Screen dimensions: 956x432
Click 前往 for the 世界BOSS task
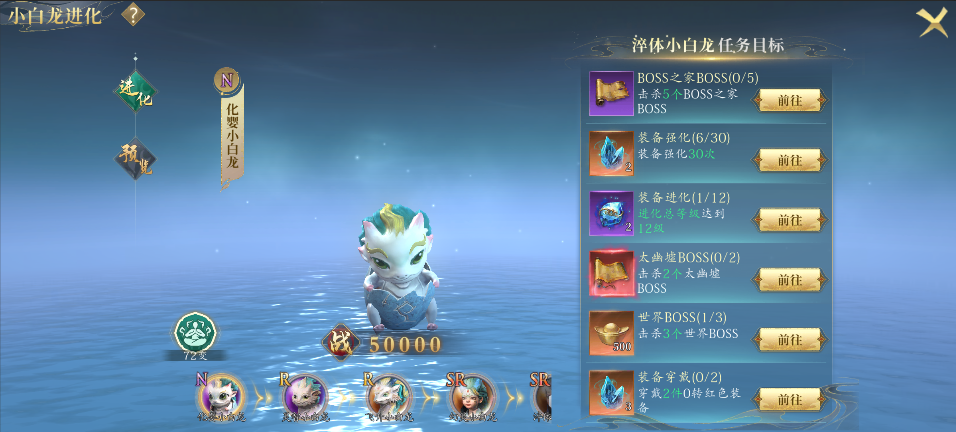coord(790,340)
